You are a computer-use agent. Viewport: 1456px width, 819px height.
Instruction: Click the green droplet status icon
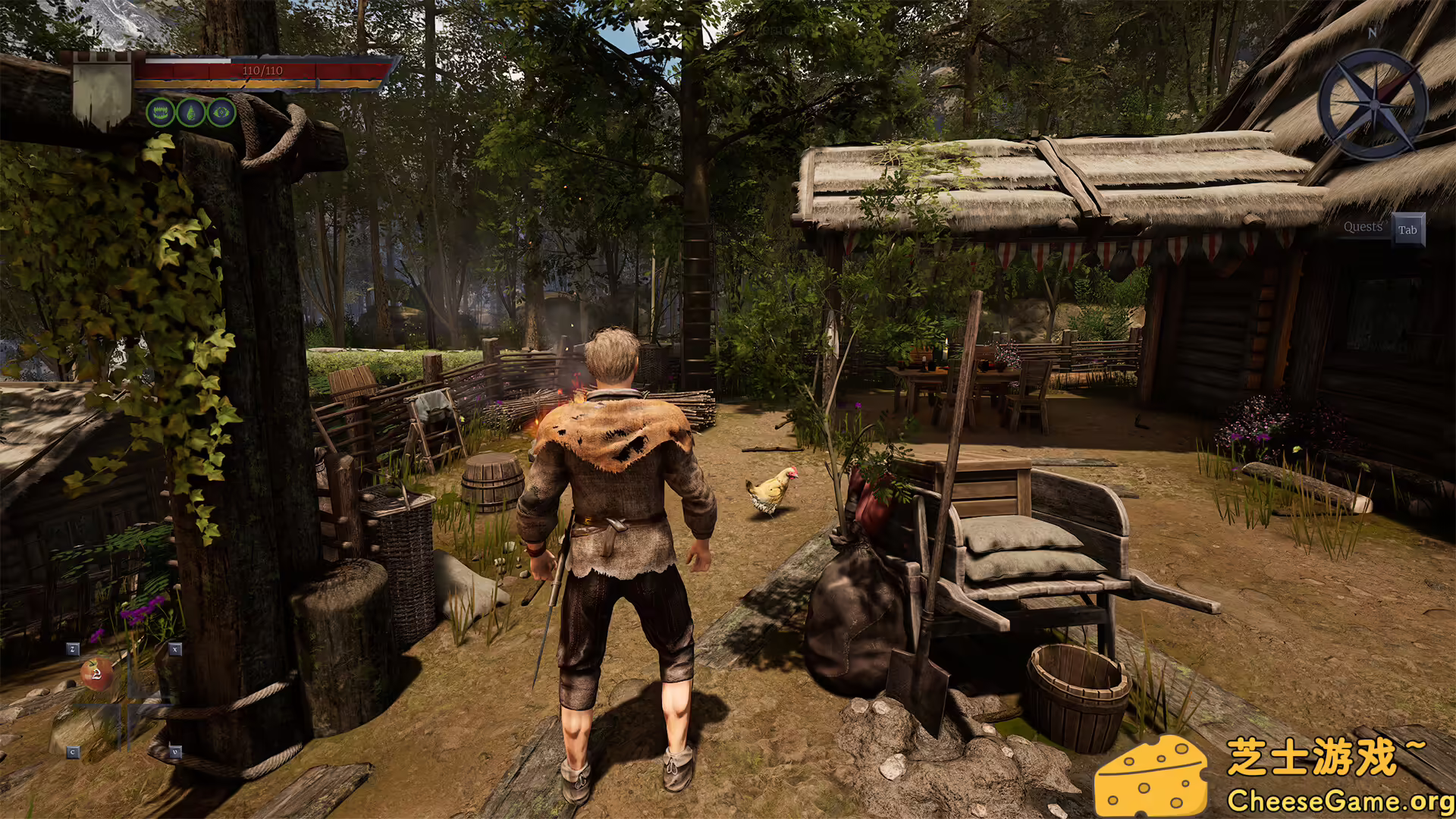point(191,113)
